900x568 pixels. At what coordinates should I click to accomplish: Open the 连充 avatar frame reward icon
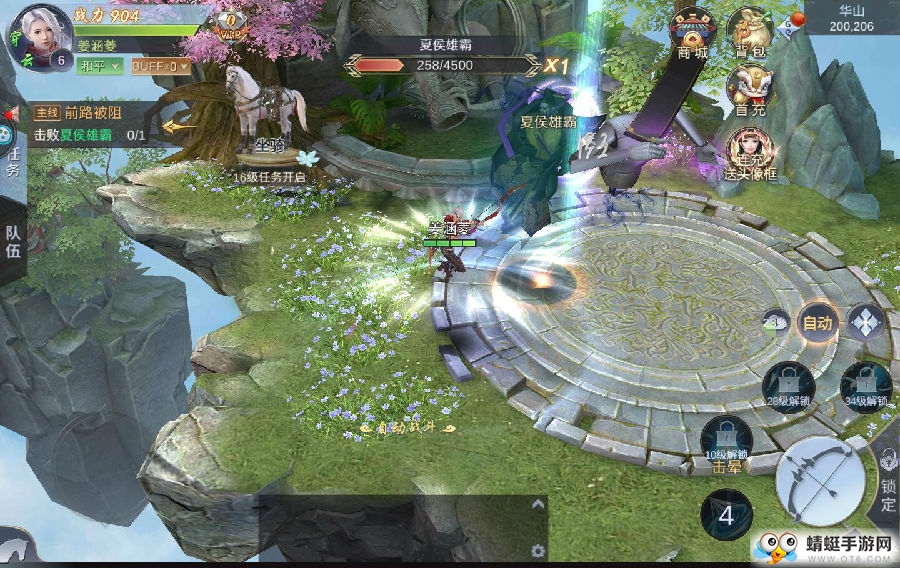749,151
